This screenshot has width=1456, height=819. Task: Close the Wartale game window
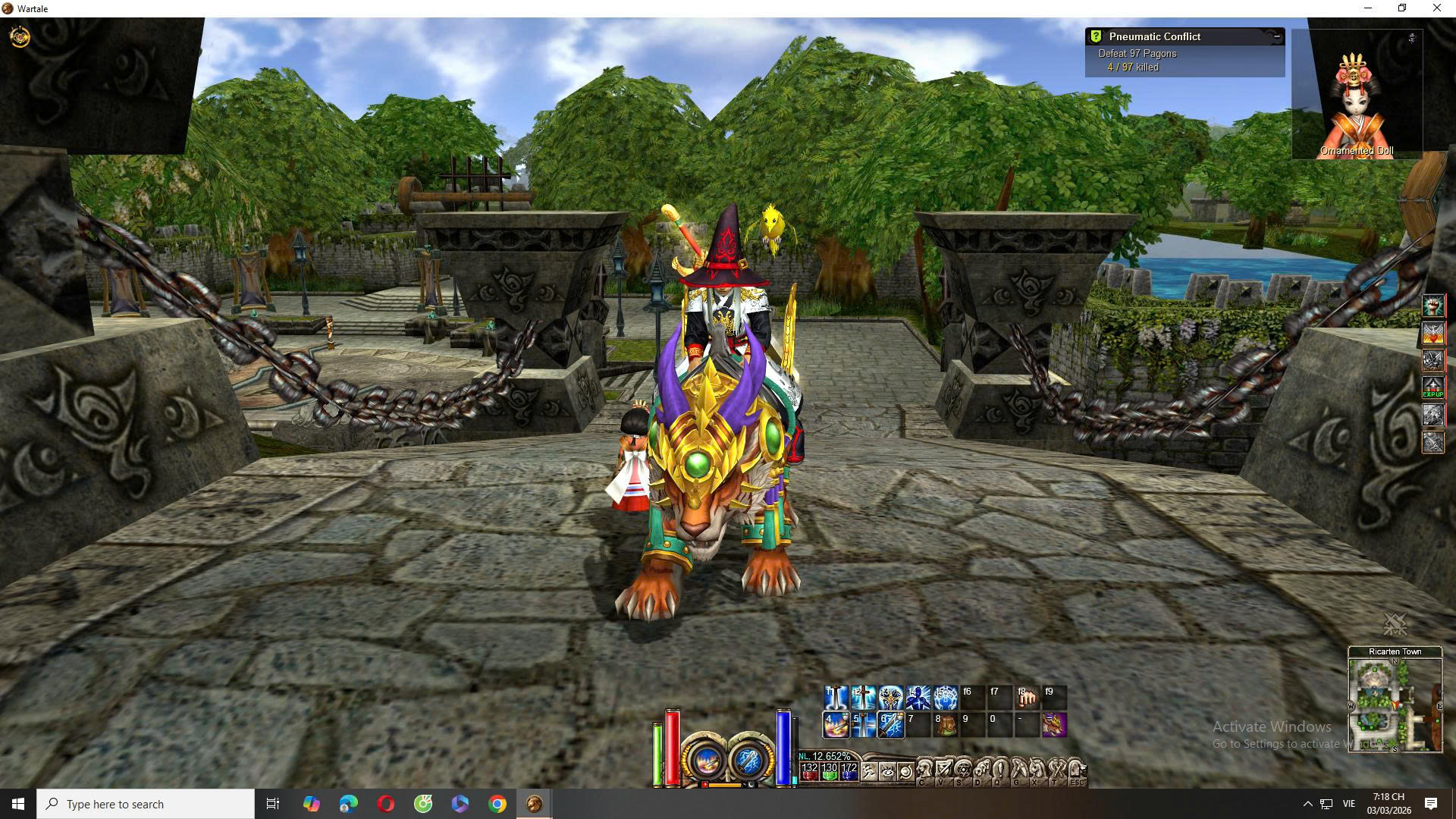tap(1436, 8)
